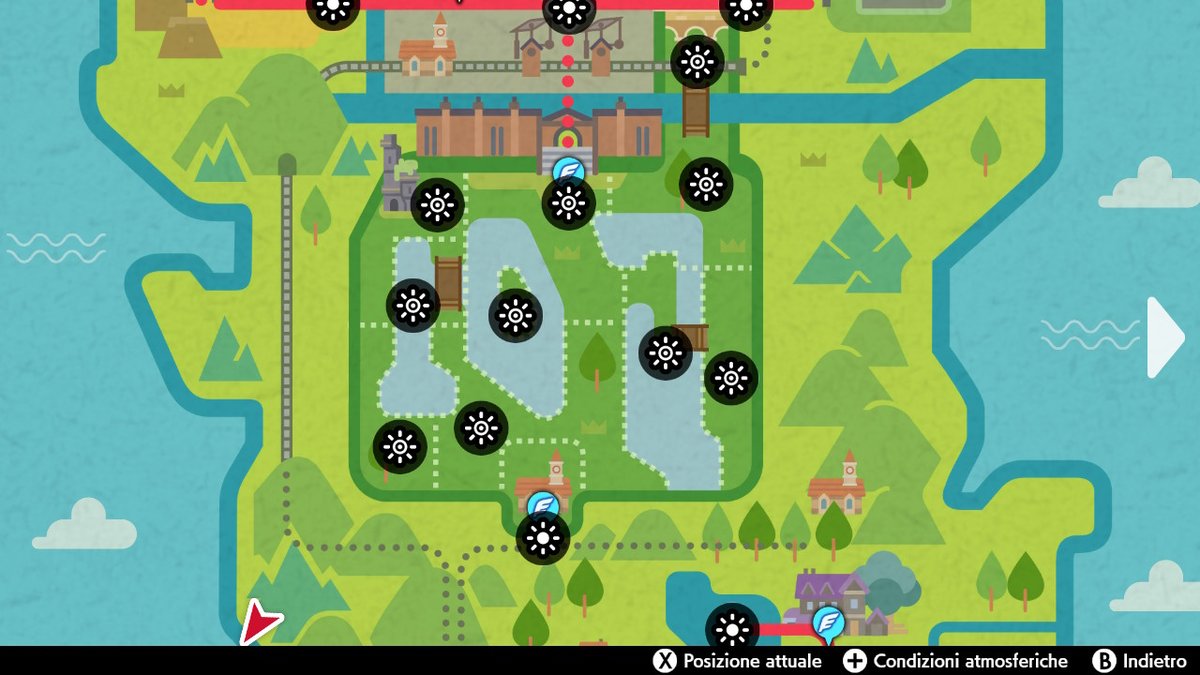Pick the sun marker on the water beside the purple house
The width and height of the screenshot is (1200, 675).
pos(732,629)
